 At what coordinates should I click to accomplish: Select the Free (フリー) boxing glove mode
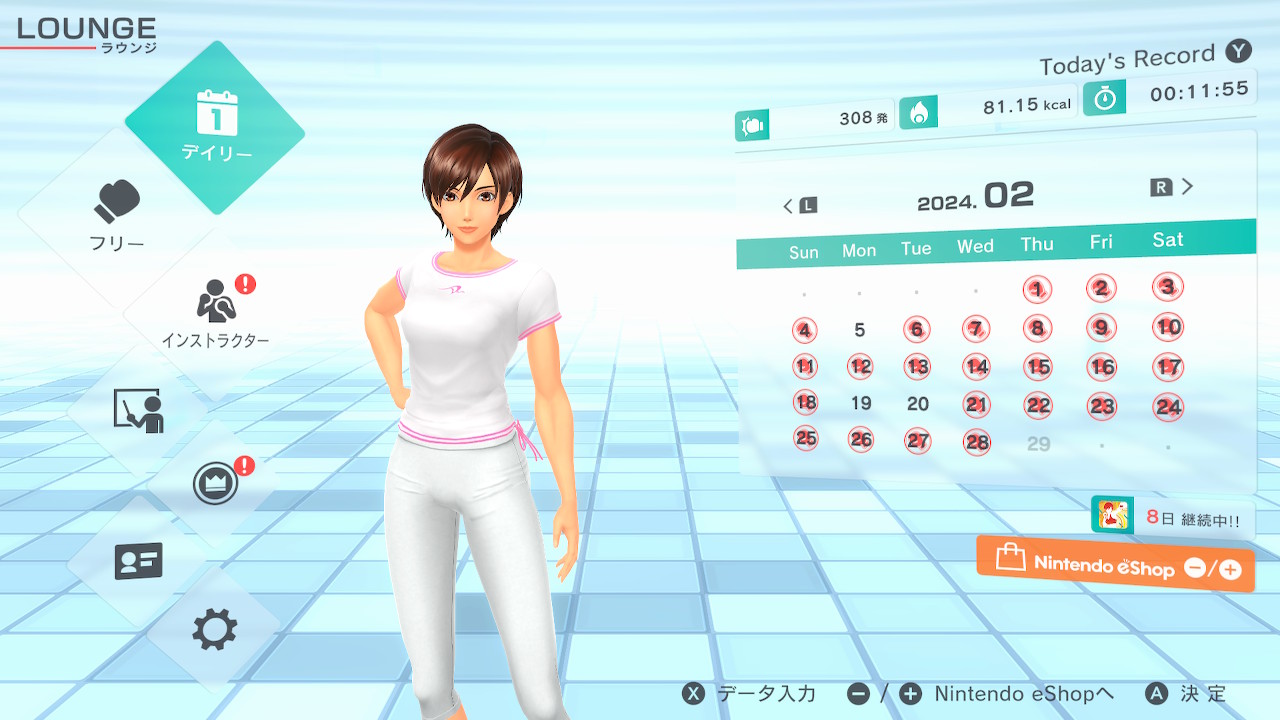click(x=117, y=214)
